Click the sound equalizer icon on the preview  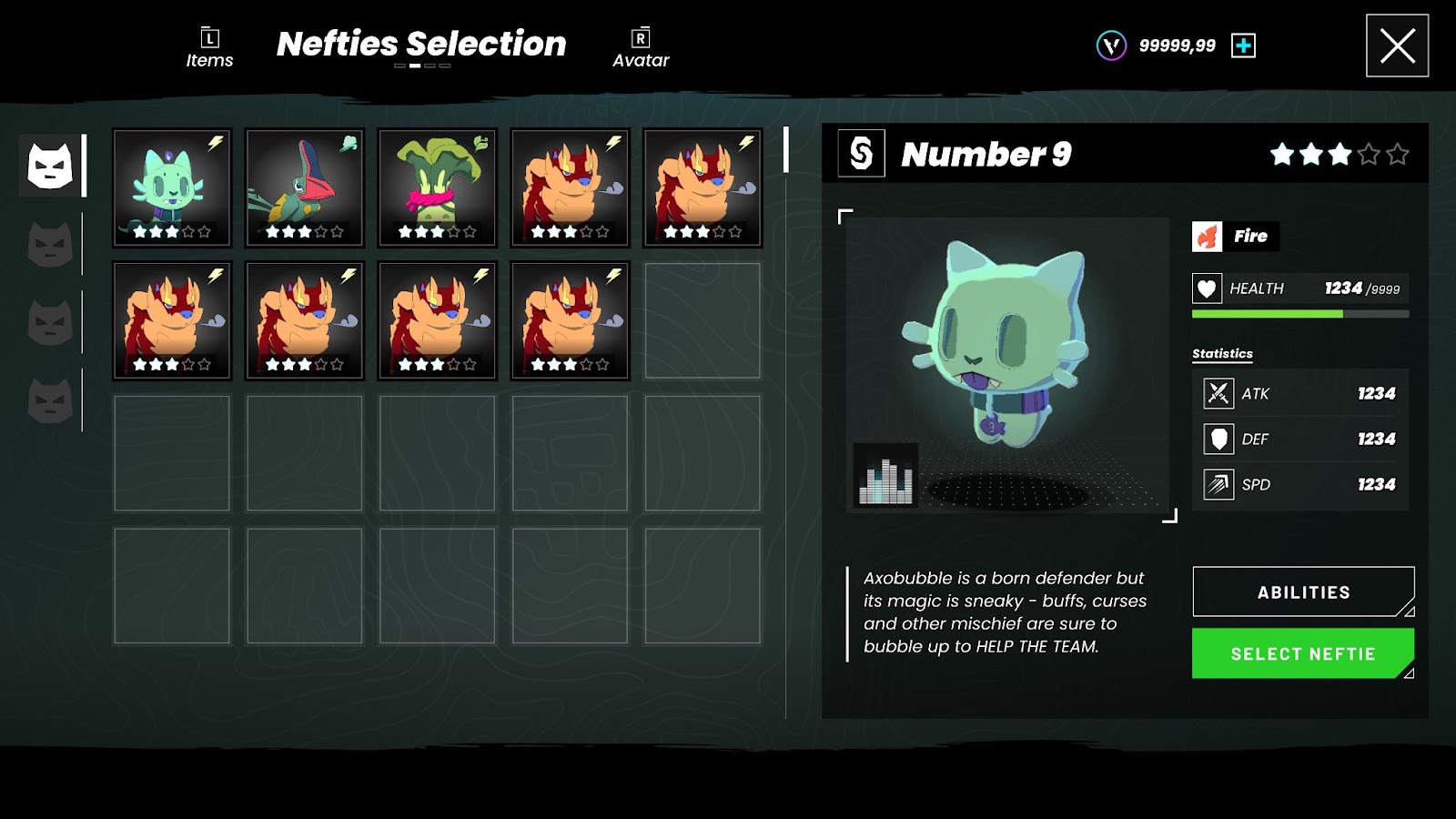click(x=885, y=475)
